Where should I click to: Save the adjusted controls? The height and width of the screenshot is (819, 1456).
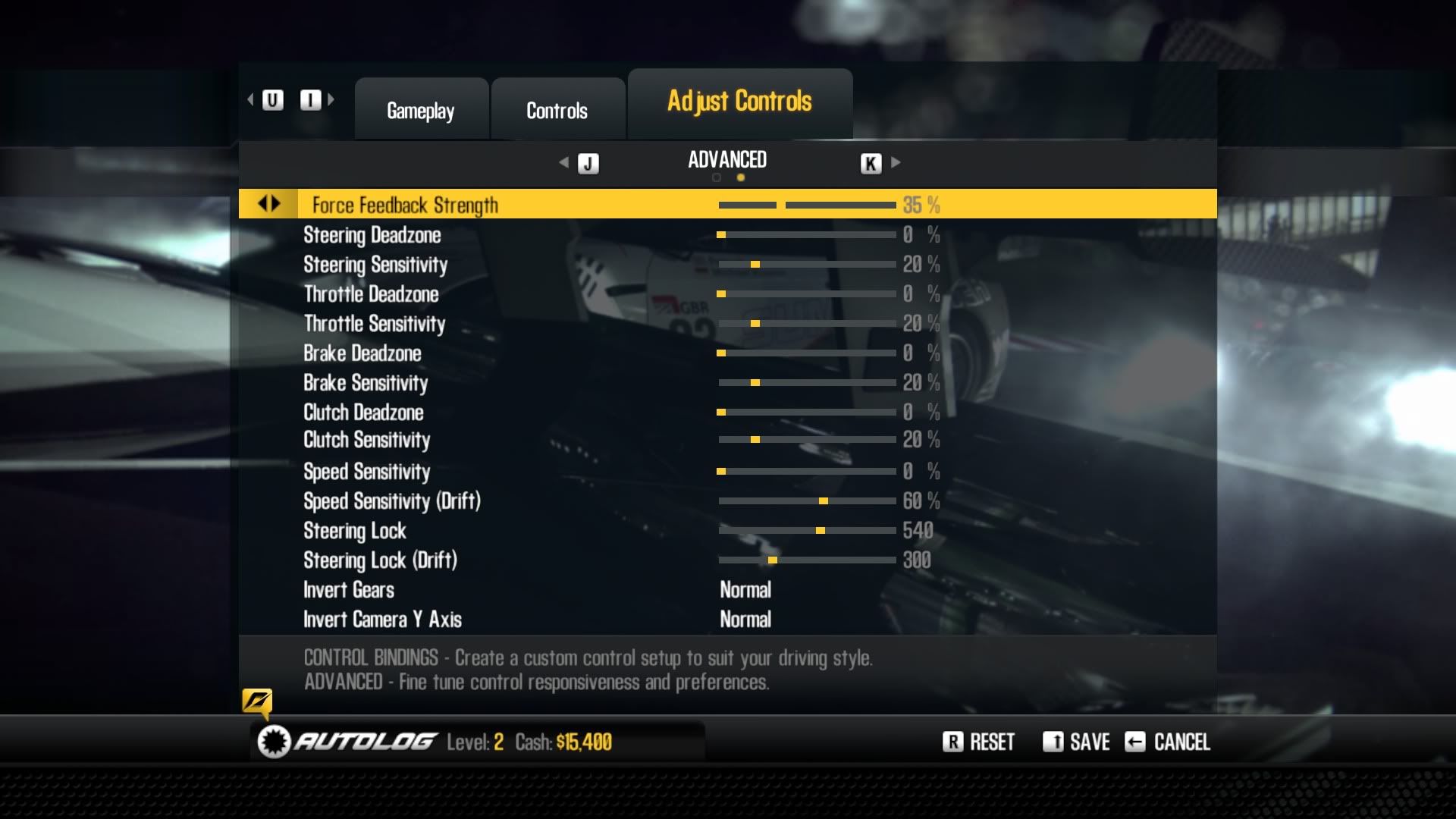pyautogui.click(x=1077, y=742)
